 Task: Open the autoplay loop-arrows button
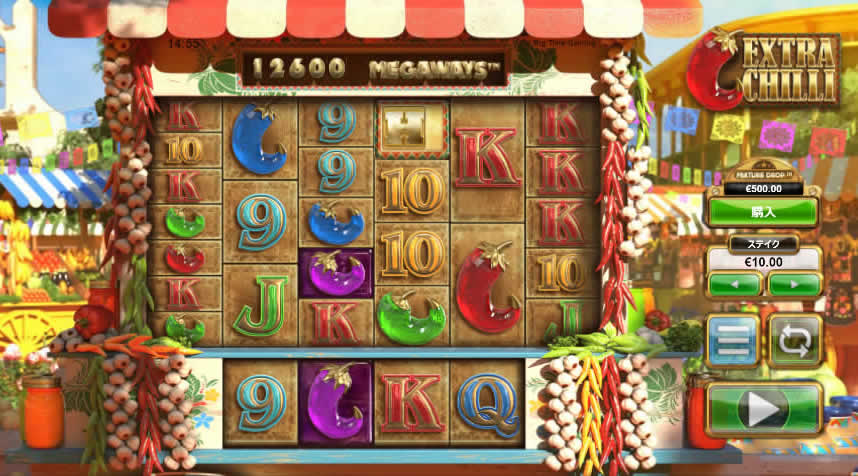pyautogui.click(x=794, y=341)
